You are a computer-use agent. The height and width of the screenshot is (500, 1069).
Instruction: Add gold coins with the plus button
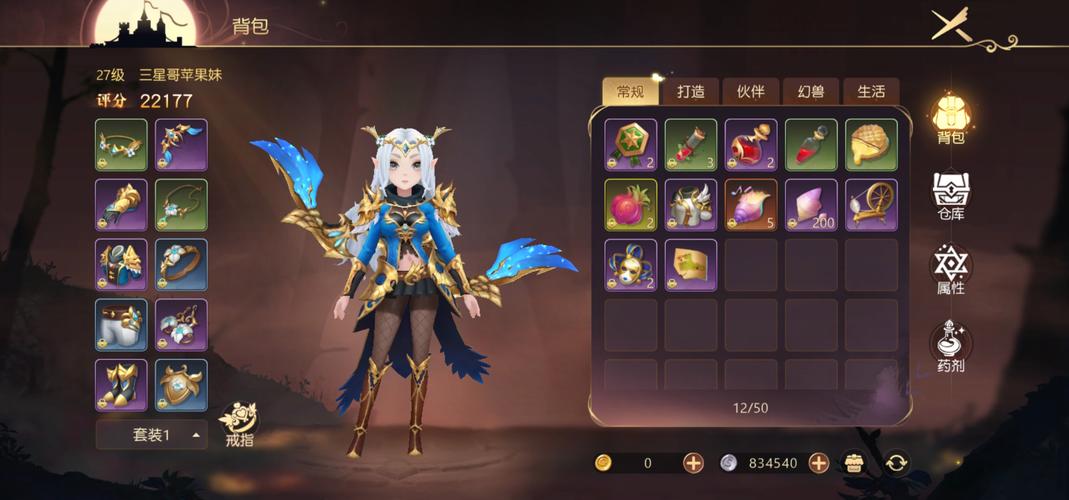(693, 462)
